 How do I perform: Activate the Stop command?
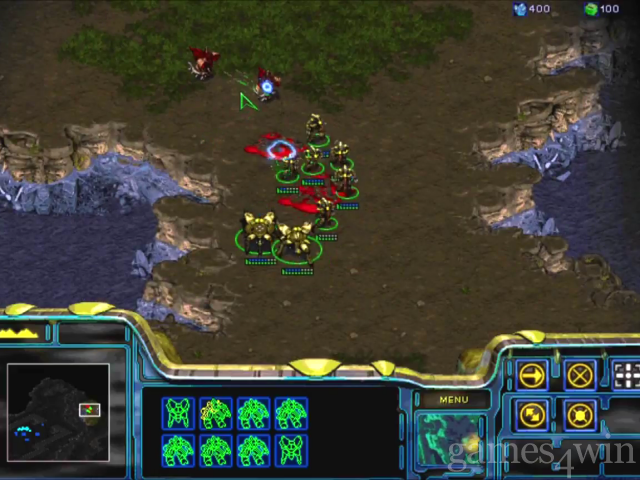(580, 375)
